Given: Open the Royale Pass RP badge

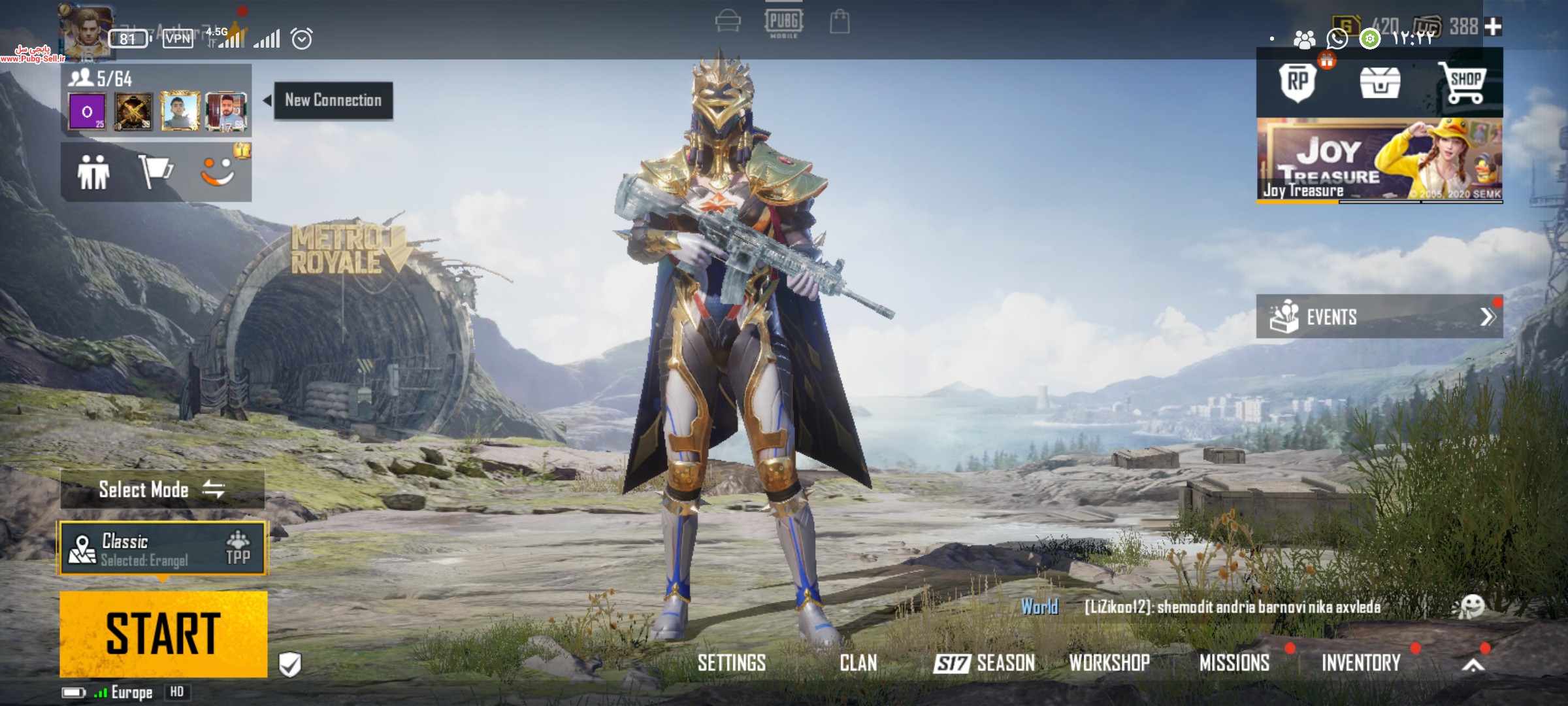Looking at the screenshot, I should point(1298,82).
